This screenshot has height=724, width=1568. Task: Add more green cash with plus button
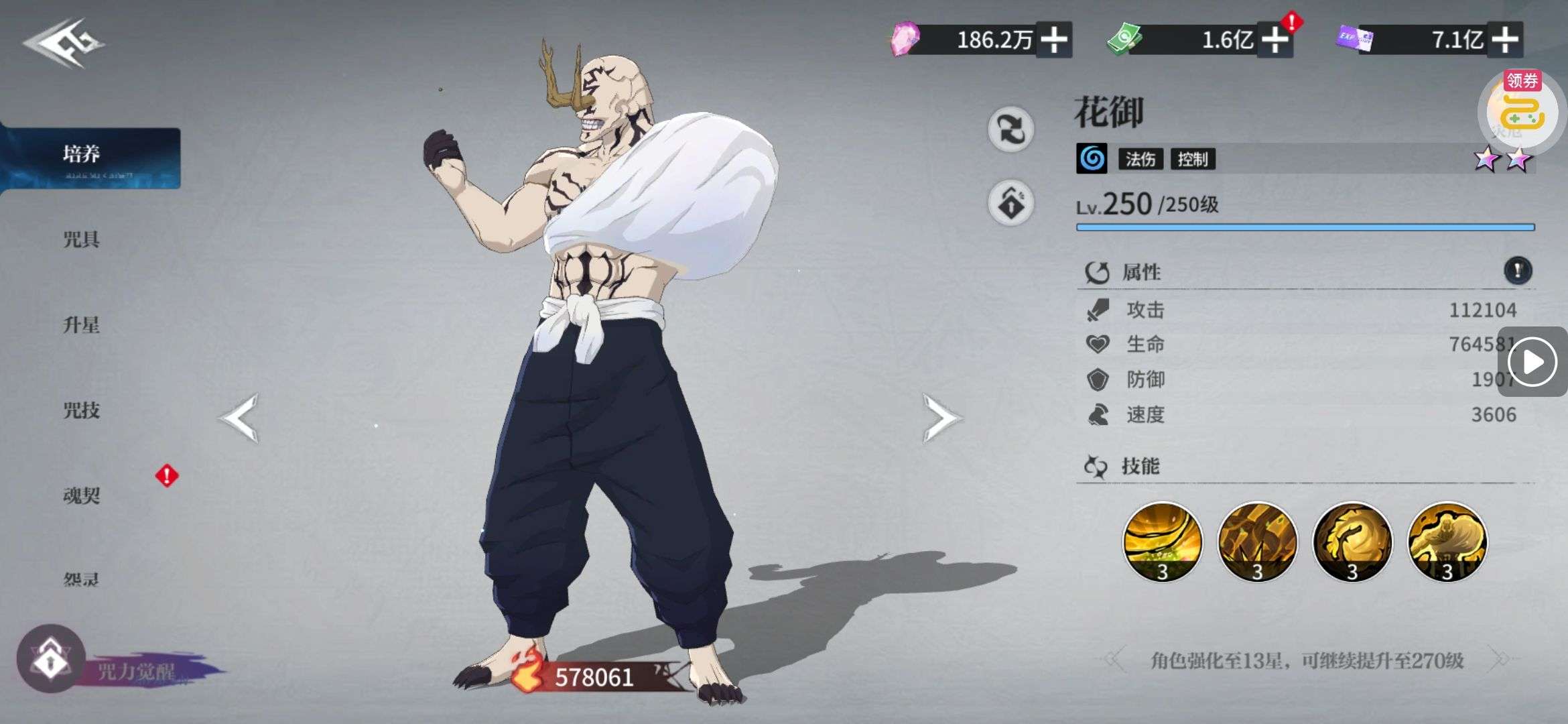tap(1275, 40)
